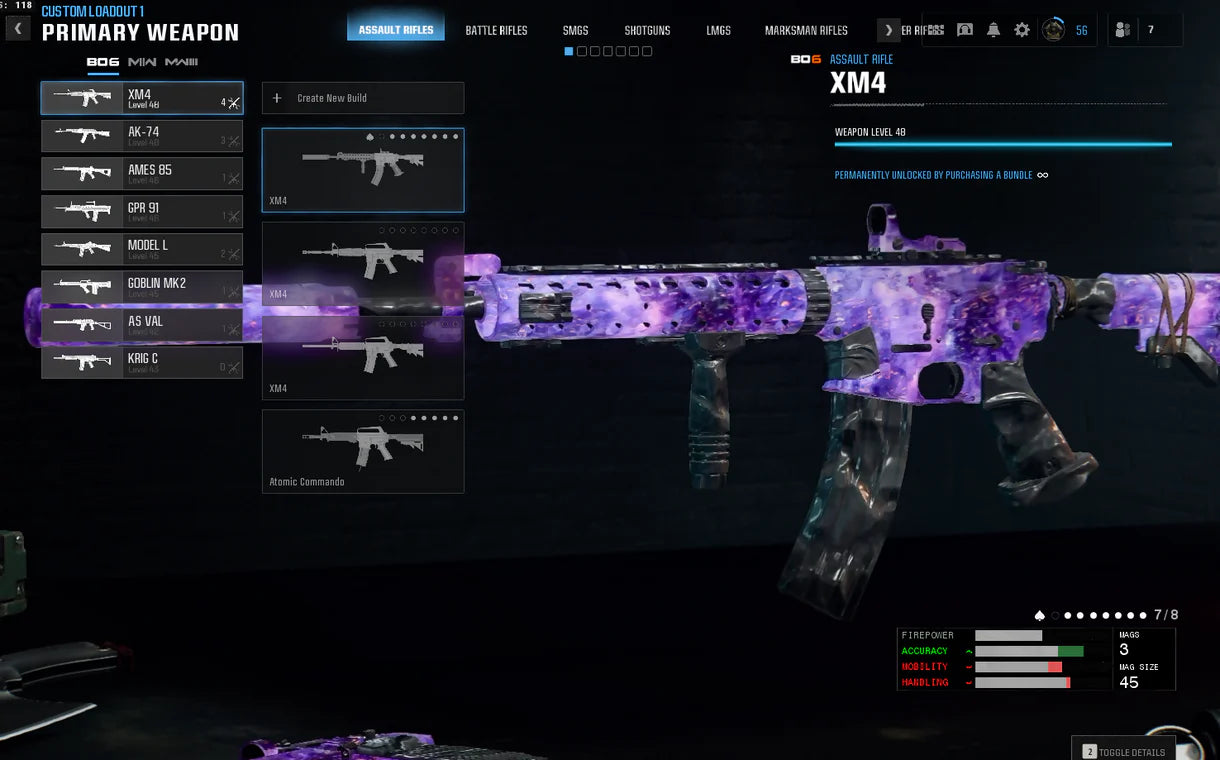Click the right arrow to show more categories
This screenshot has width=1220, height=760.
coord(888,30)
